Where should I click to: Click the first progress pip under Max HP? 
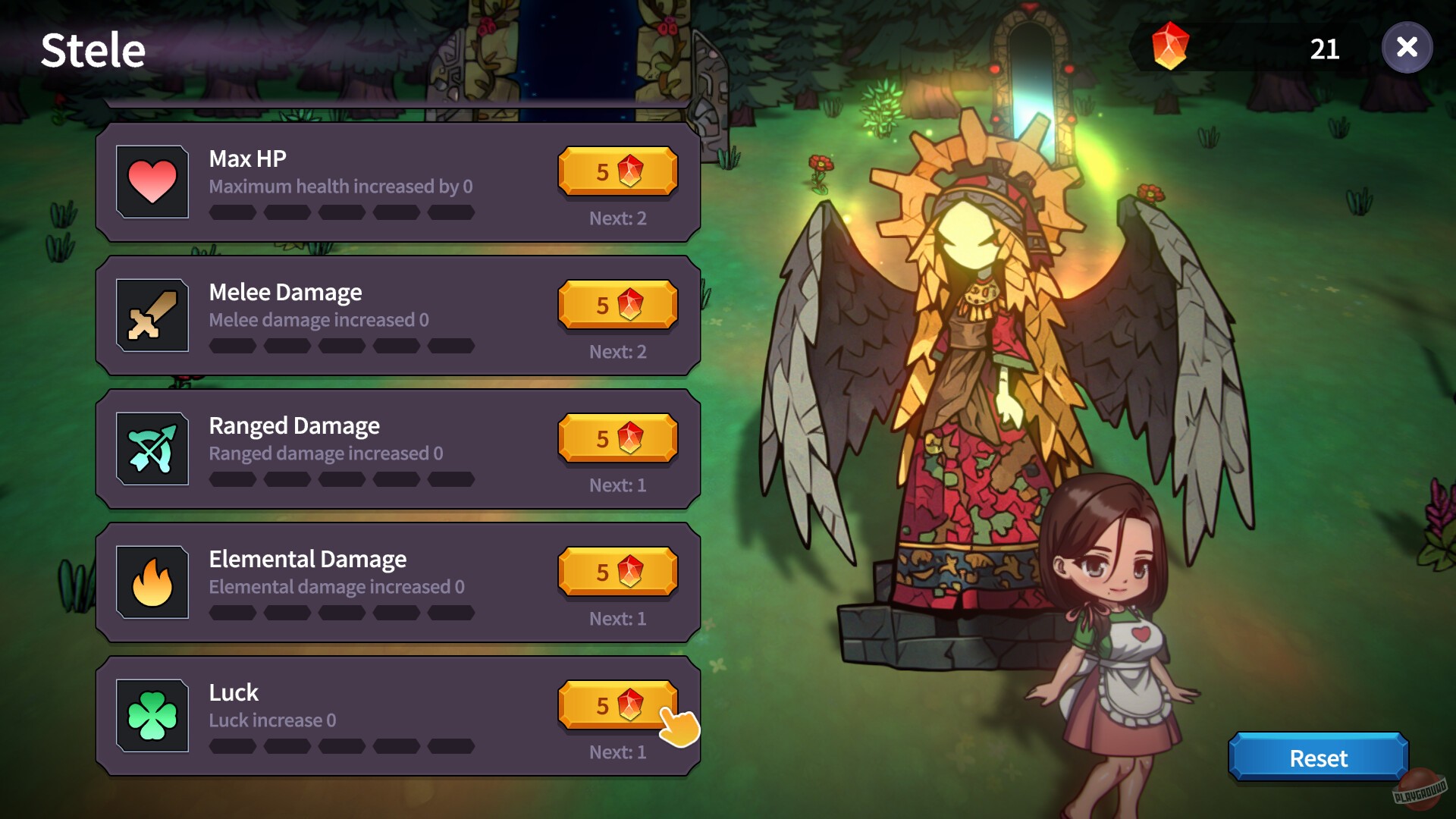tap(233, 213)
